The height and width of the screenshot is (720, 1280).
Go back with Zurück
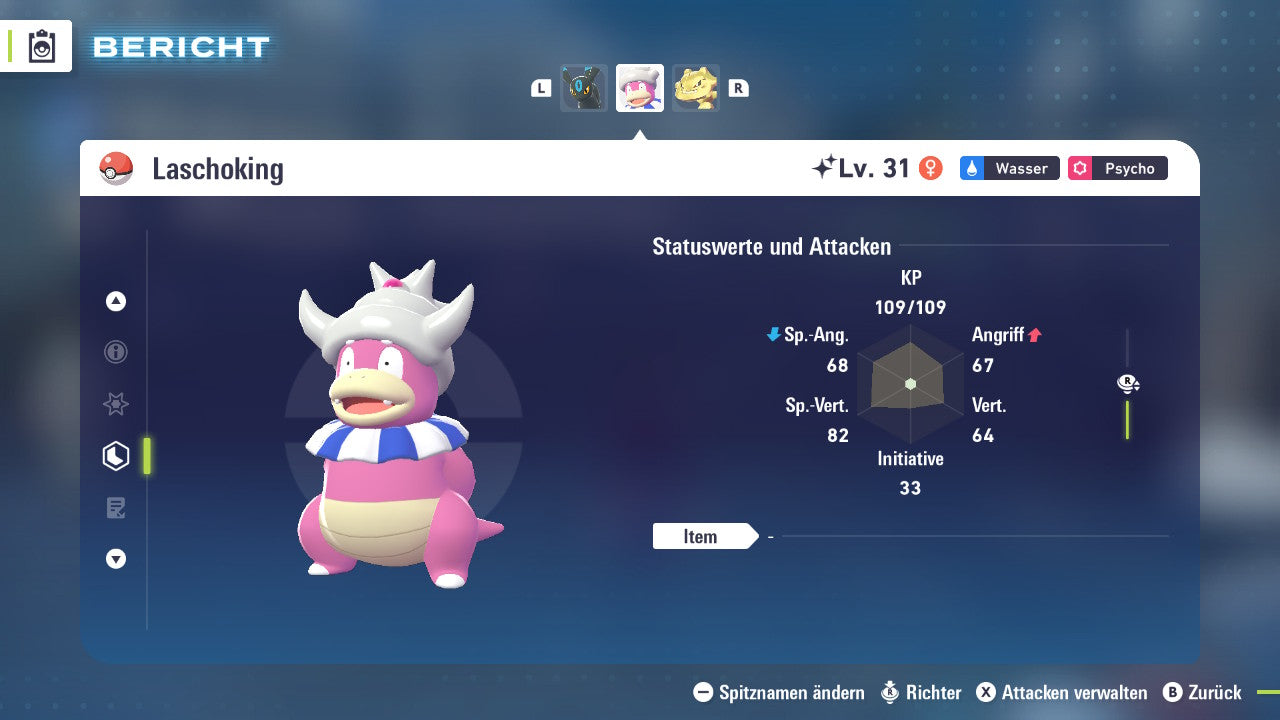click(x=1203, y=692)
